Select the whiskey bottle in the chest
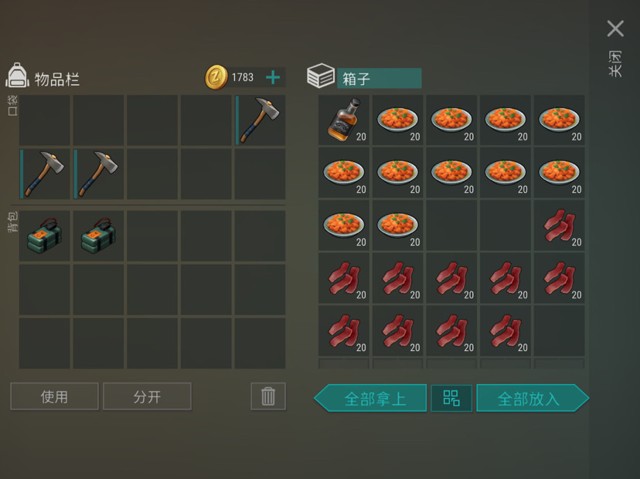The image size is (640, 479). click(344, 120)
